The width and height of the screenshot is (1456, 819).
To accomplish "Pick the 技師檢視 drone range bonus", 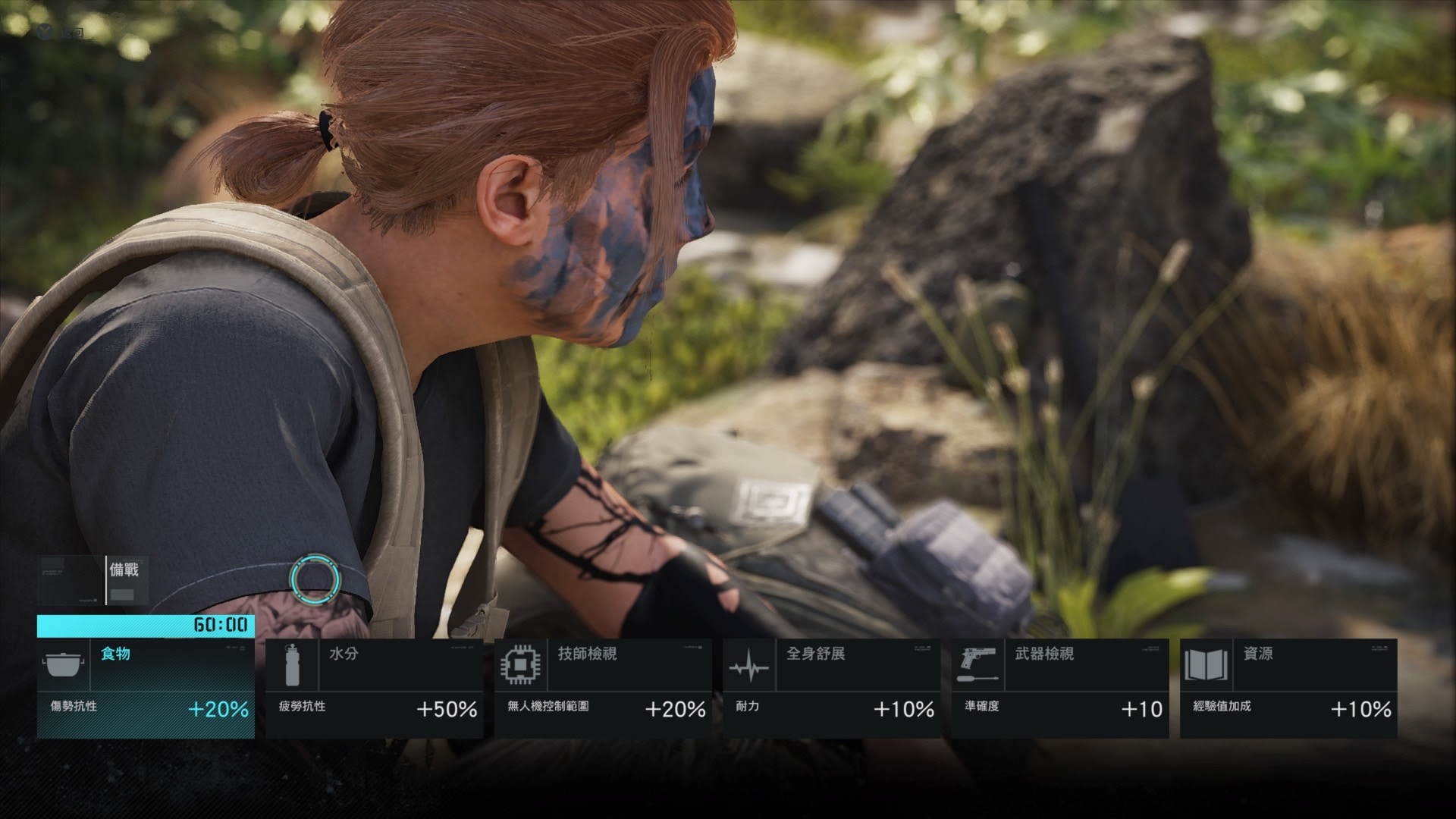I will pos(603,688).
